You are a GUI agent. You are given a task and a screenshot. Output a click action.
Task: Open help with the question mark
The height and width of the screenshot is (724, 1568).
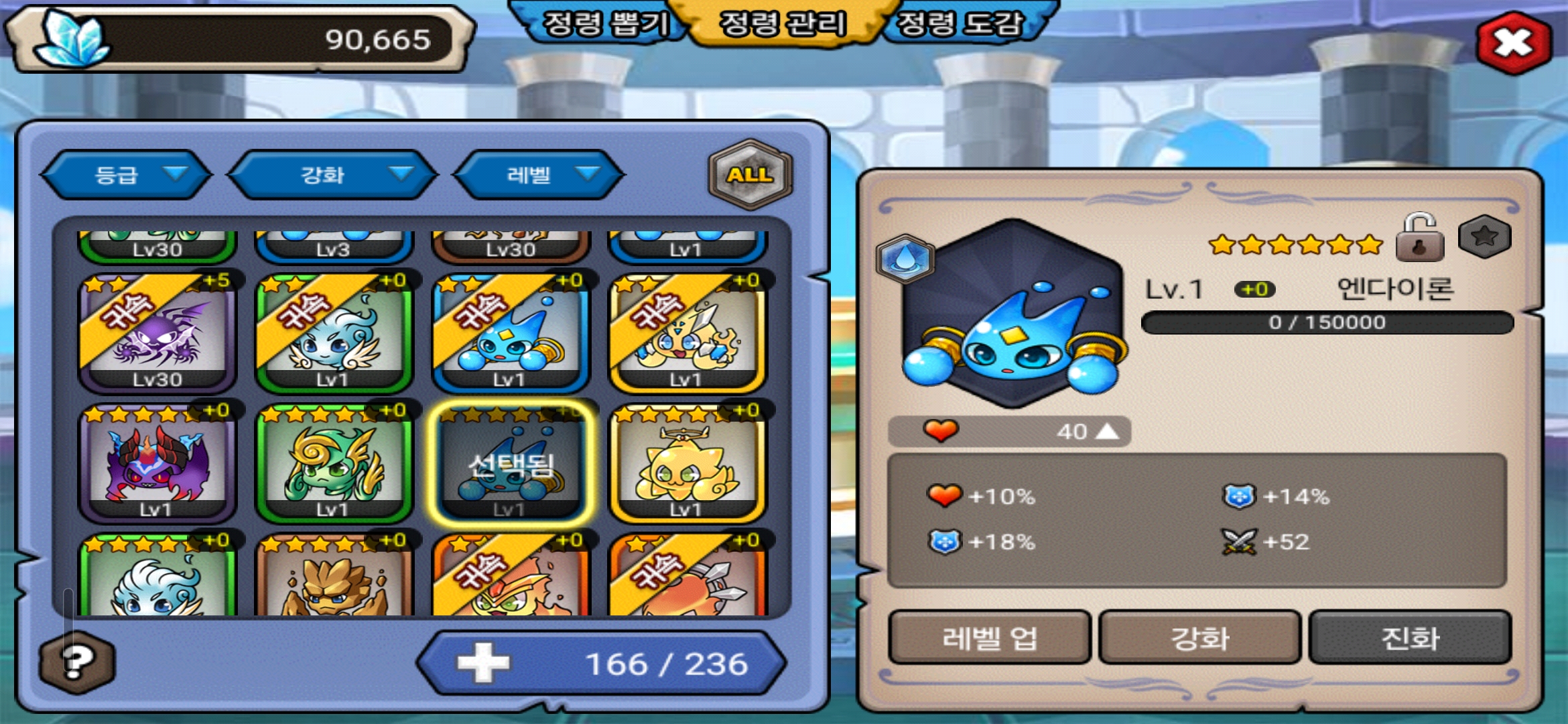tap(77, 662)
